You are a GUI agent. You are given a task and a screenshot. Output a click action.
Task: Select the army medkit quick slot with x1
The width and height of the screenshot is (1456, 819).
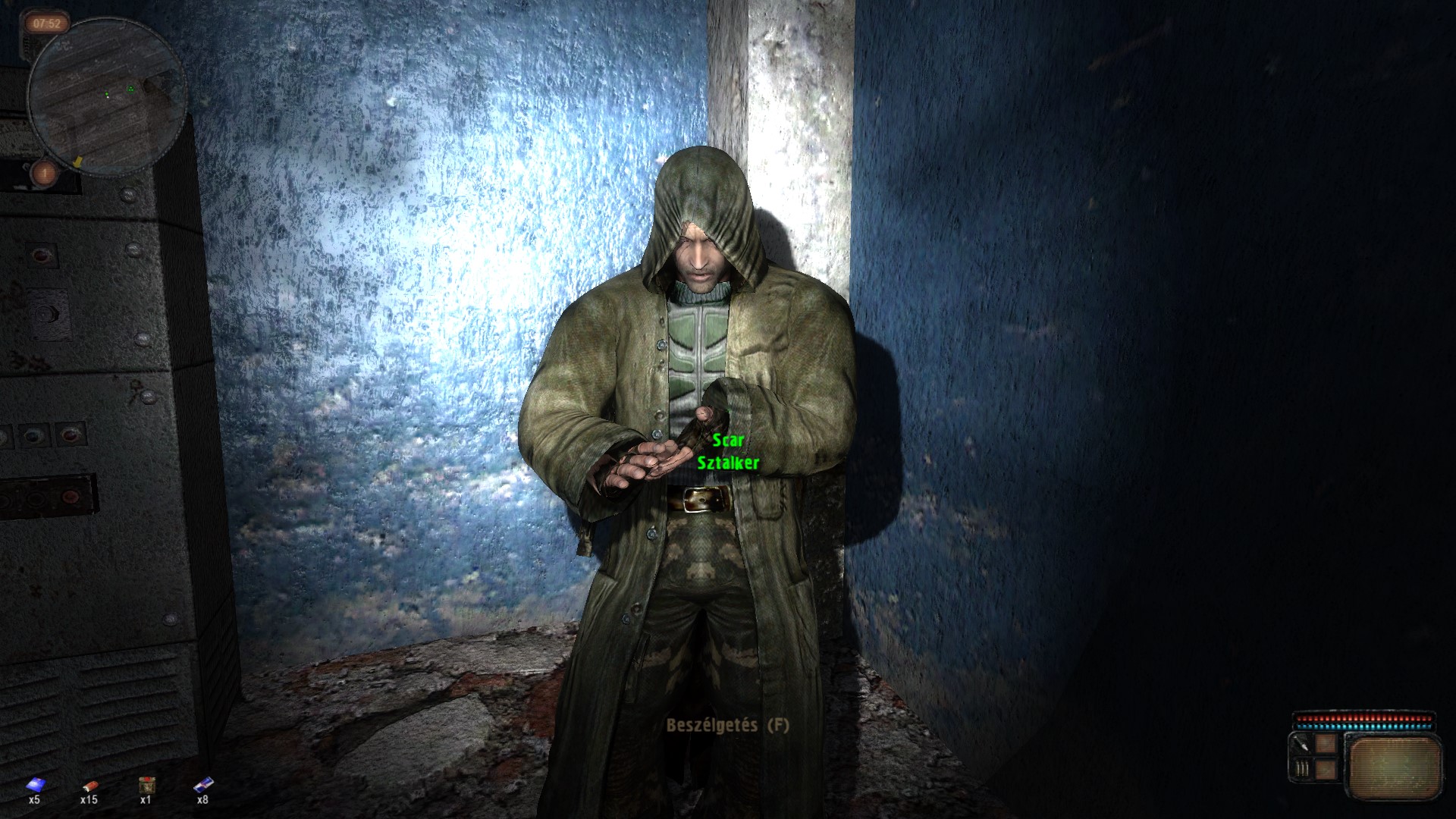tap(146, 784)
